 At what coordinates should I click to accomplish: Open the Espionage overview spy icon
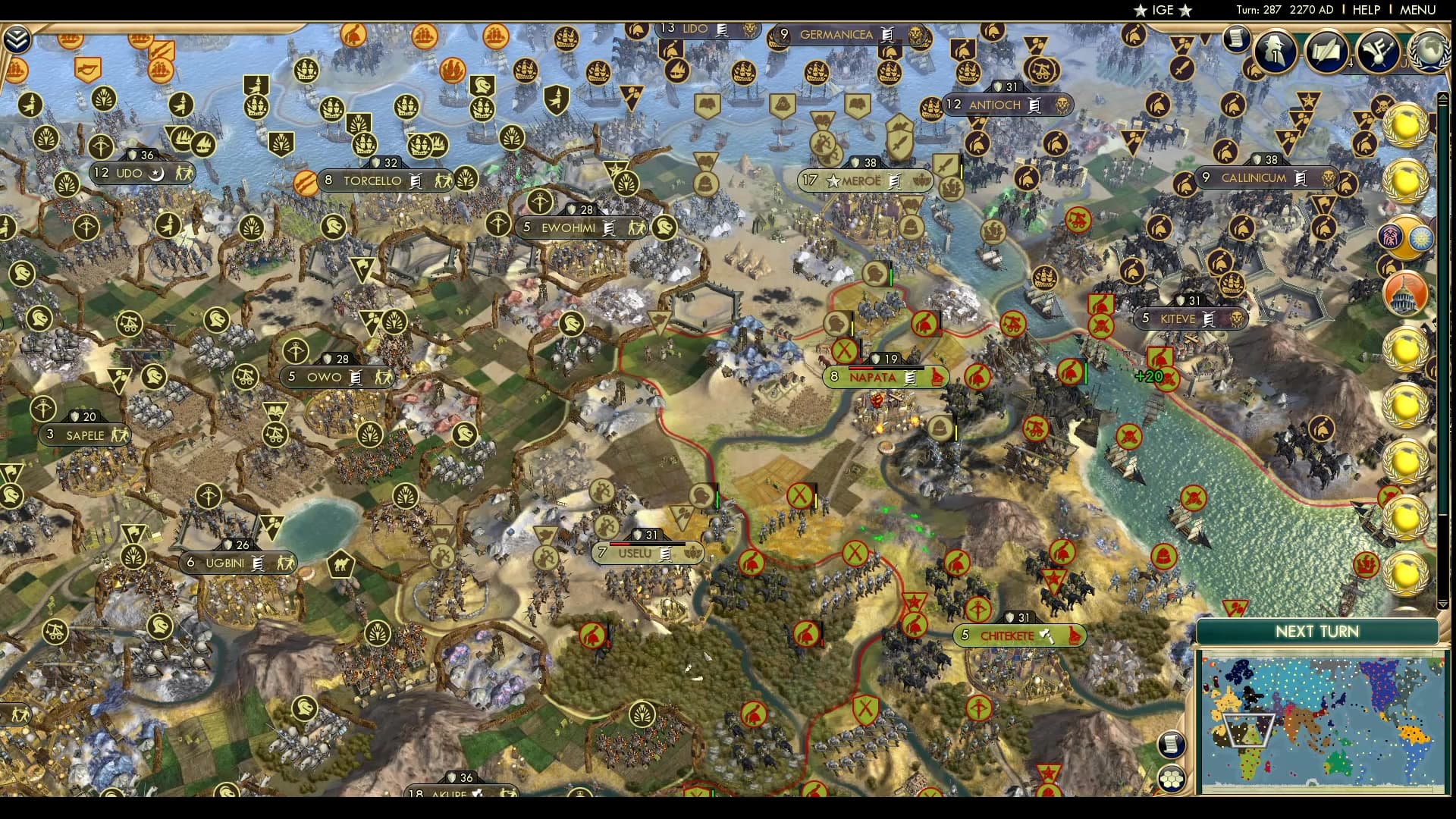(x=1276, y=52)
